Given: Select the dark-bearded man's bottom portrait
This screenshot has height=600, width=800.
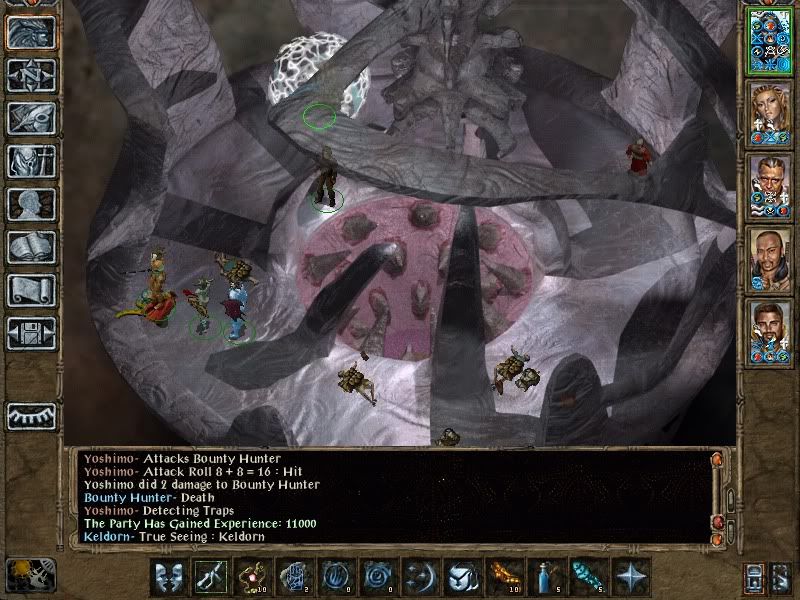Looking at the screenshot, I should coord(769,331).
